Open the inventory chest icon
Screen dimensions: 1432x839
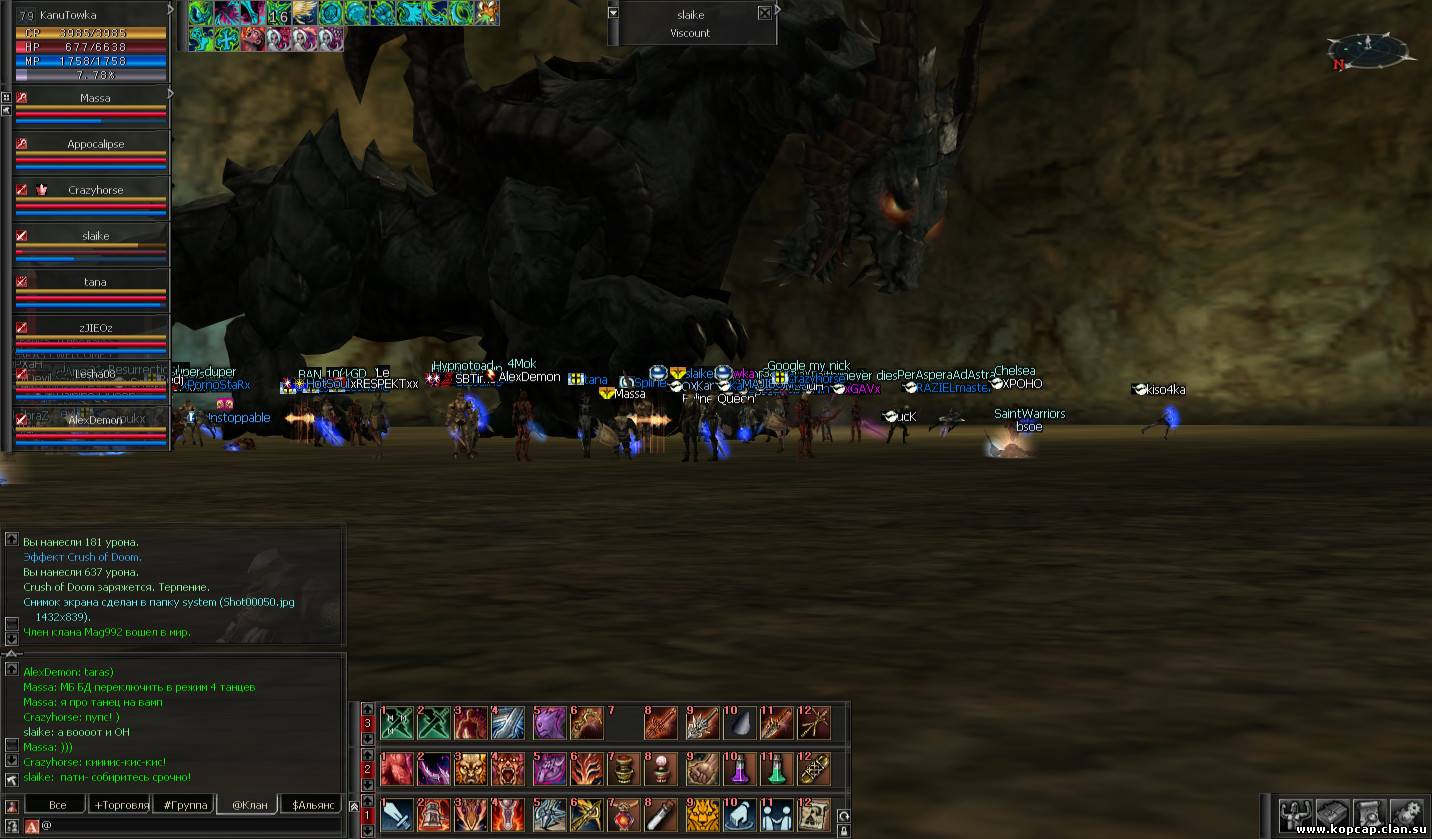[x=1333, y=813]
